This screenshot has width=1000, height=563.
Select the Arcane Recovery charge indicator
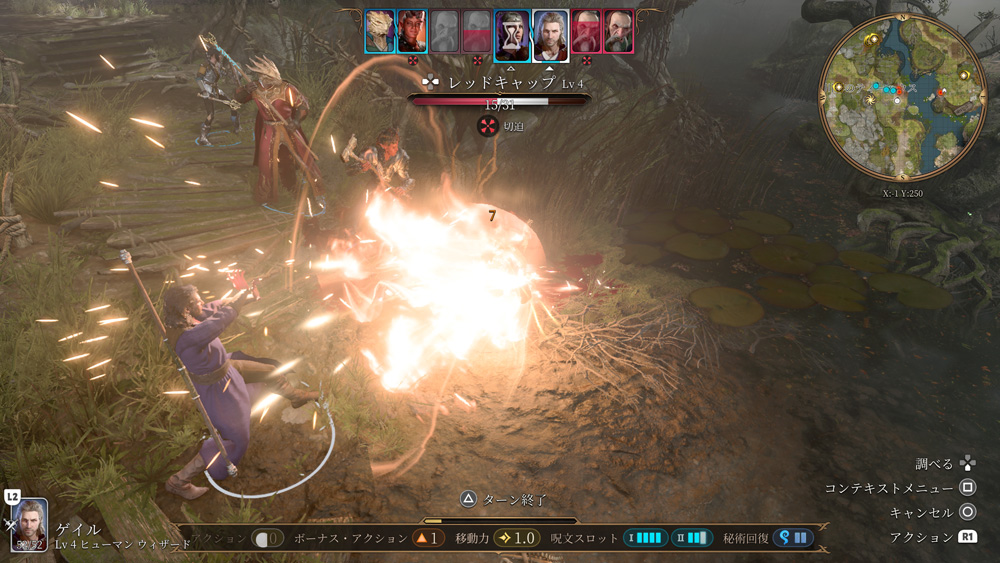[791, 538]
